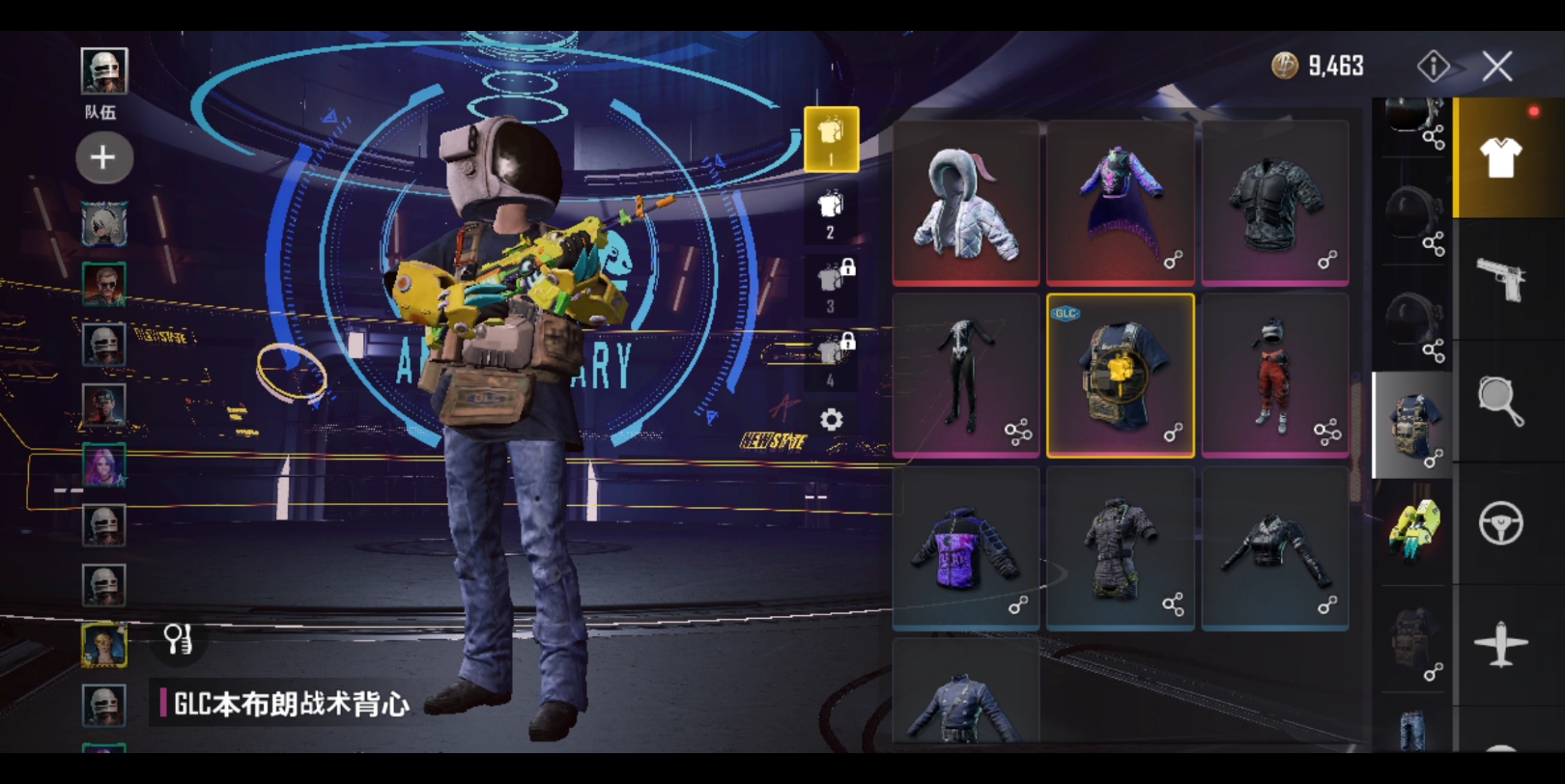Open the info icon beside the coin balance
The image size is (1565, 784).
[x=1433, y=66]
